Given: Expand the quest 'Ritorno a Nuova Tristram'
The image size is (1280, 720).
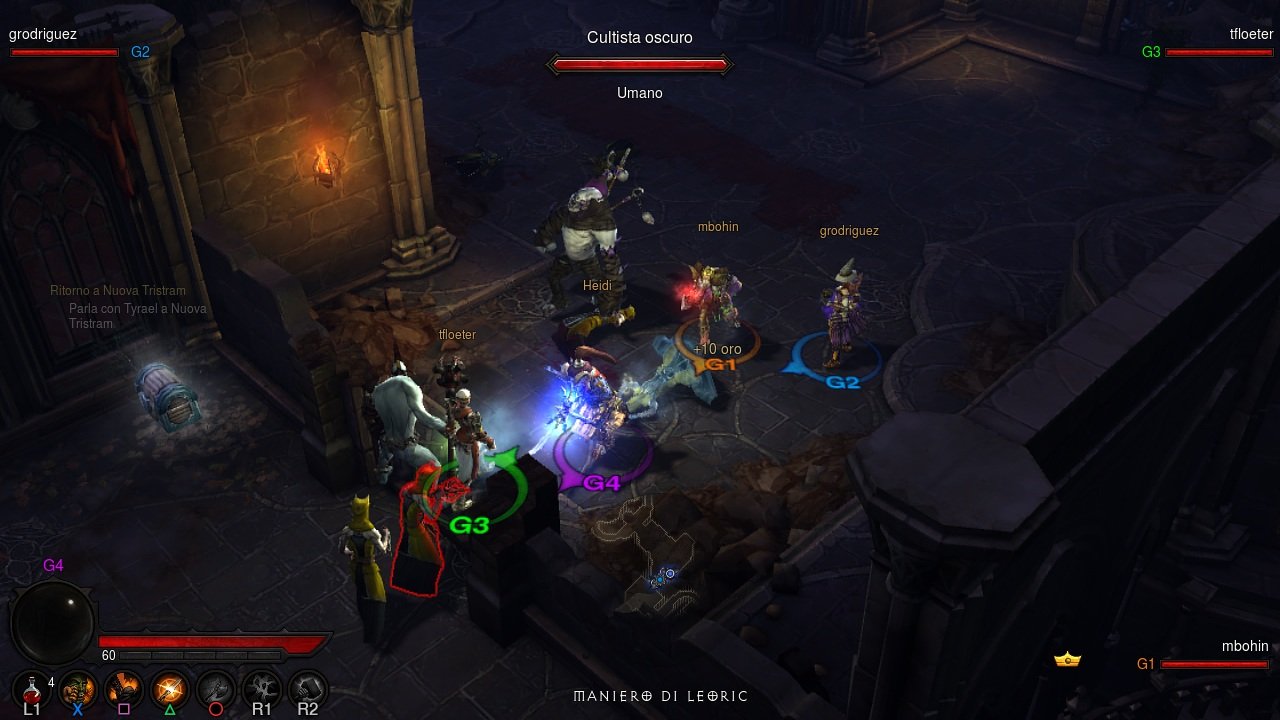Looking at the screenshot, I should click(x=118, y=290).
